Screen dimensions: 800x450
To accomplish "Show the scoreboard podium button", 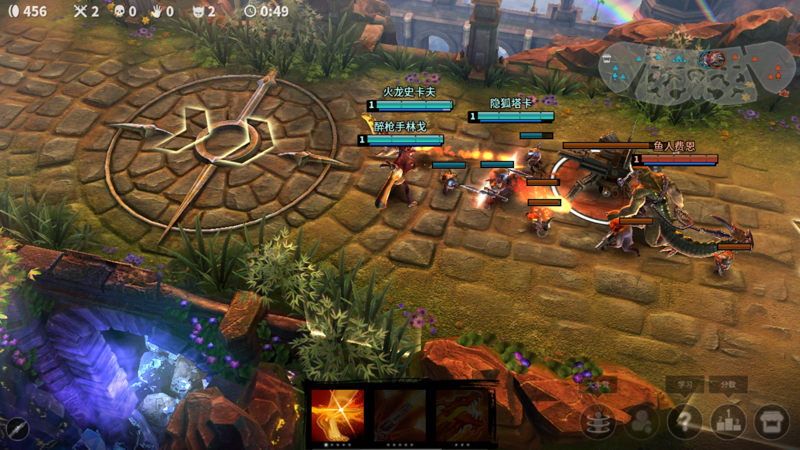I will (x=727, y=422).
